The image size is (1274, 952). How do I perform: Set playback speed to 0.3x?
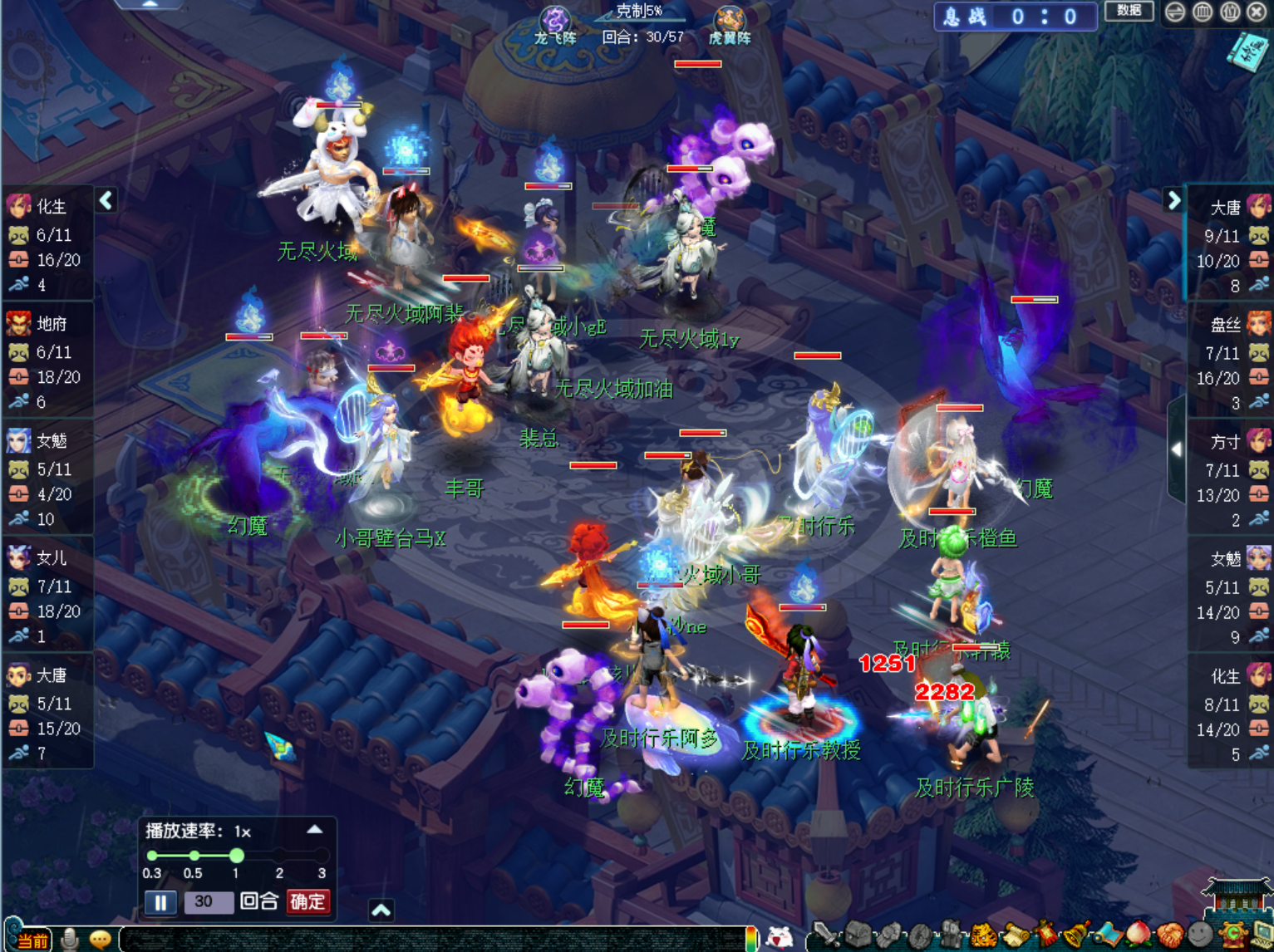152,856
